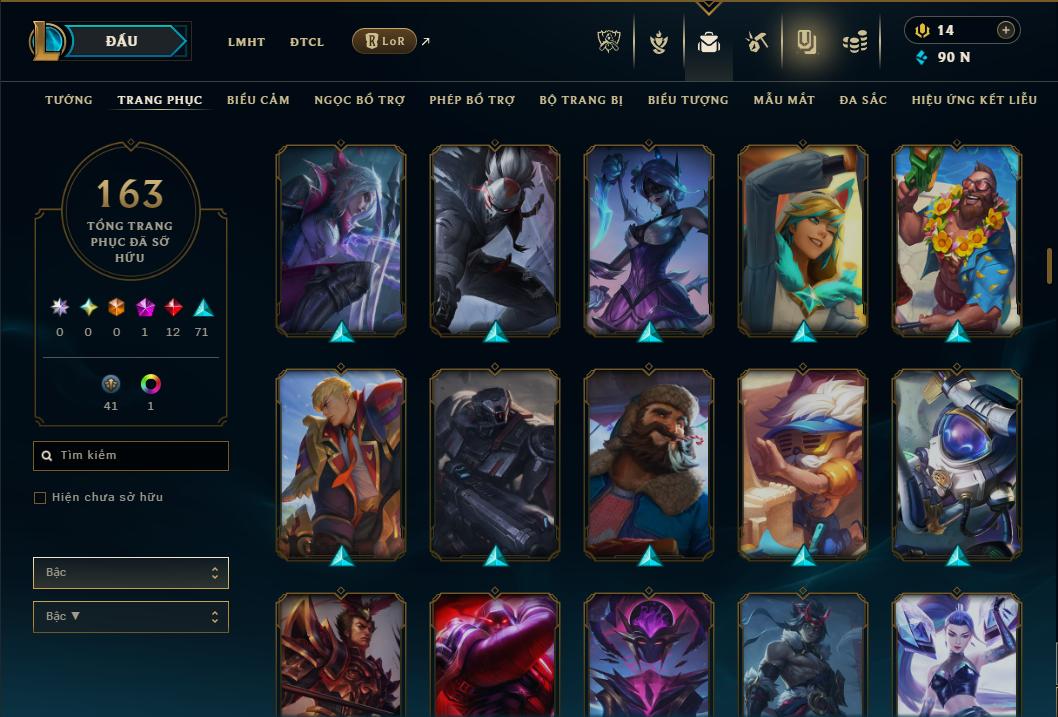Switch to the MẪU MẮT tab
This screenshot has width=1058, height=717.
click(784, 100)
